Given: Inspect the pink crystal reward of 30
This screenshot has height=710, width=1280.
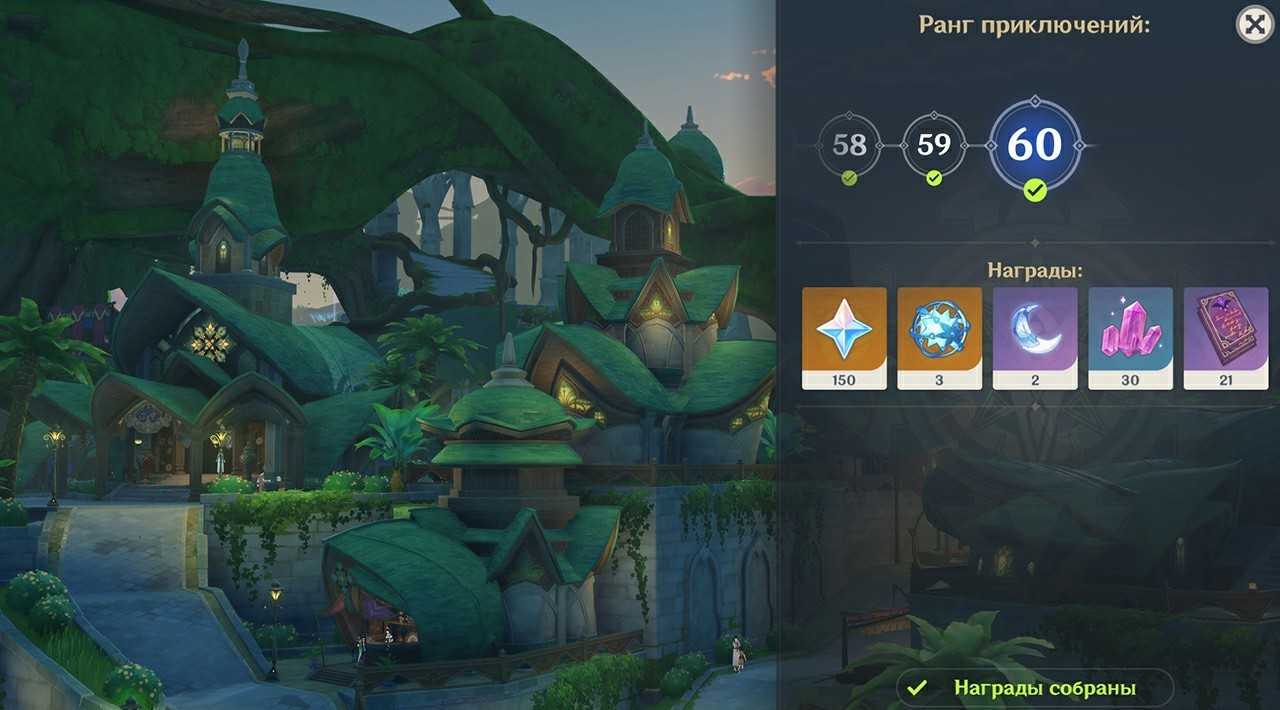Looking at the screenshot, I should (1130, 337).
